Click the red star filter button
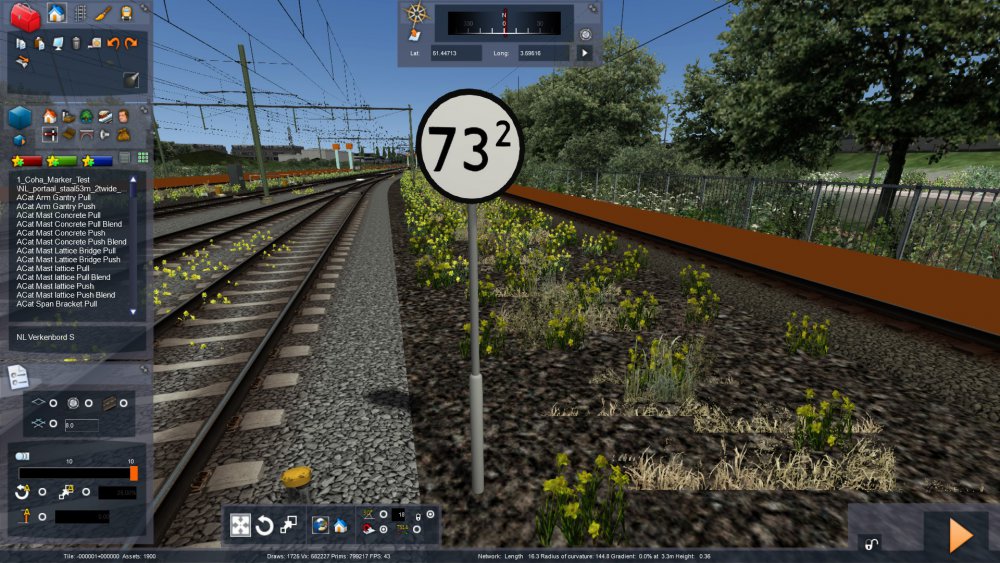This screenshot has width=1000, height=563. click(x=26, y=160)
